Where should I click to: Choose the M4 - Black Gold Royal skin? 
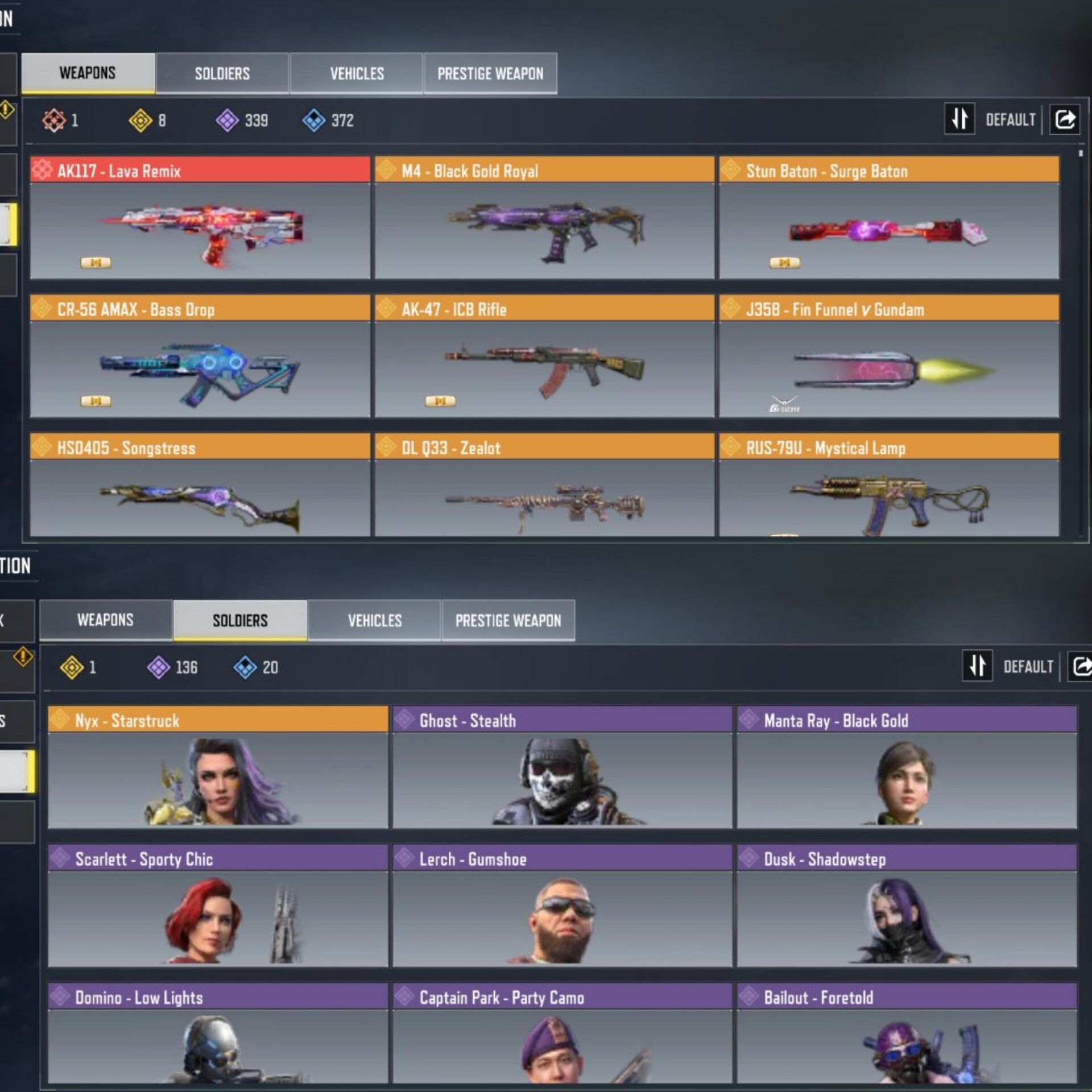tap(544, 218)
